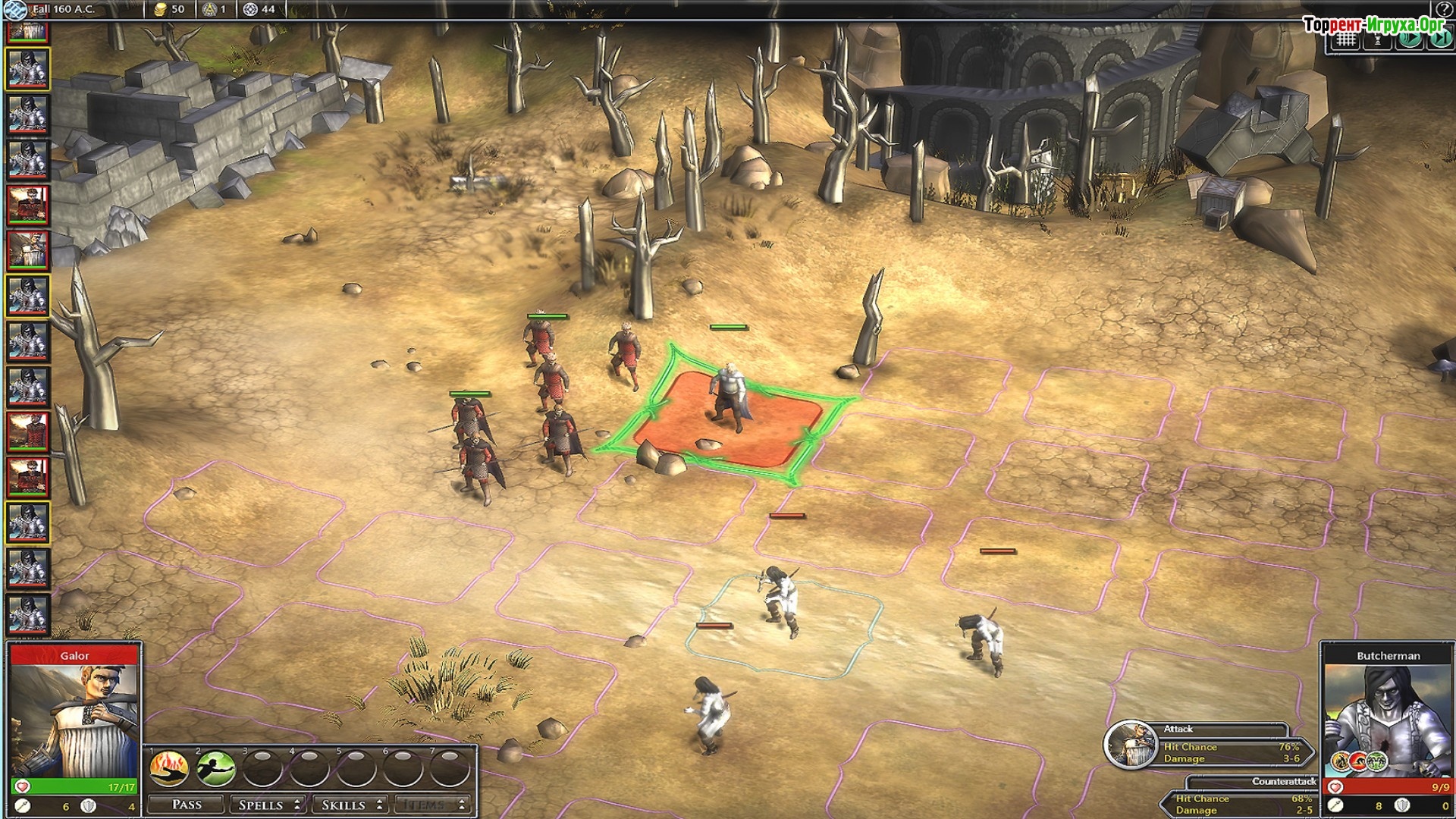Image resolution: width=1456 pixels, height=819 pixels.
Task: Open the main menu emblem
Action: pyautogui.click(x=15, y=10)
